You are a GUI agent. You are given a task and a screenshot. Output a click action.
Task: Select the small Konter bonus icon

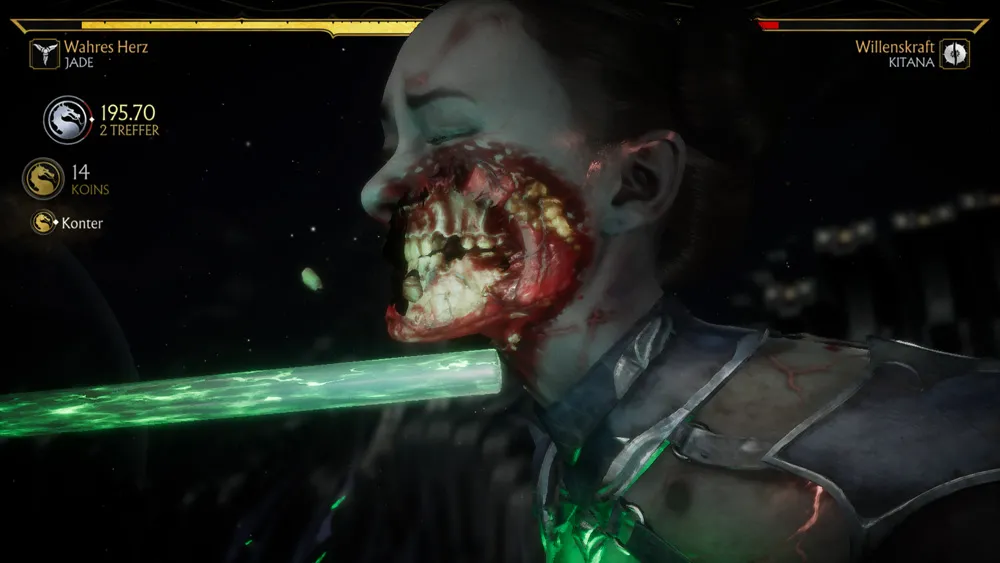coord(43,223)
